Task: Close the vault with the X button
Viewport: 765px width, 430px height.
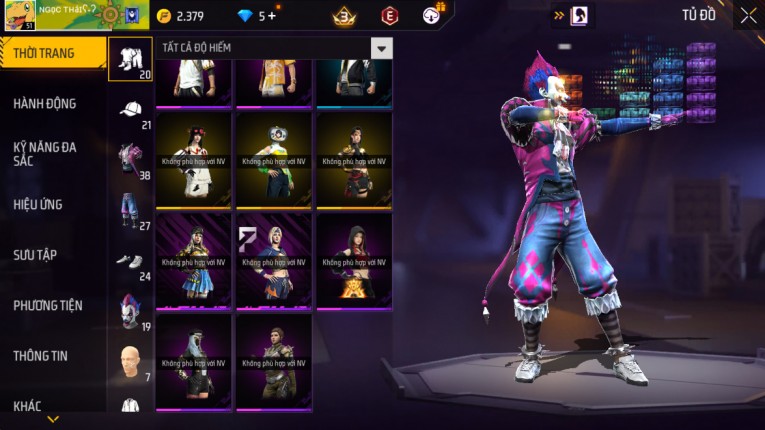Action: [748, 15]
